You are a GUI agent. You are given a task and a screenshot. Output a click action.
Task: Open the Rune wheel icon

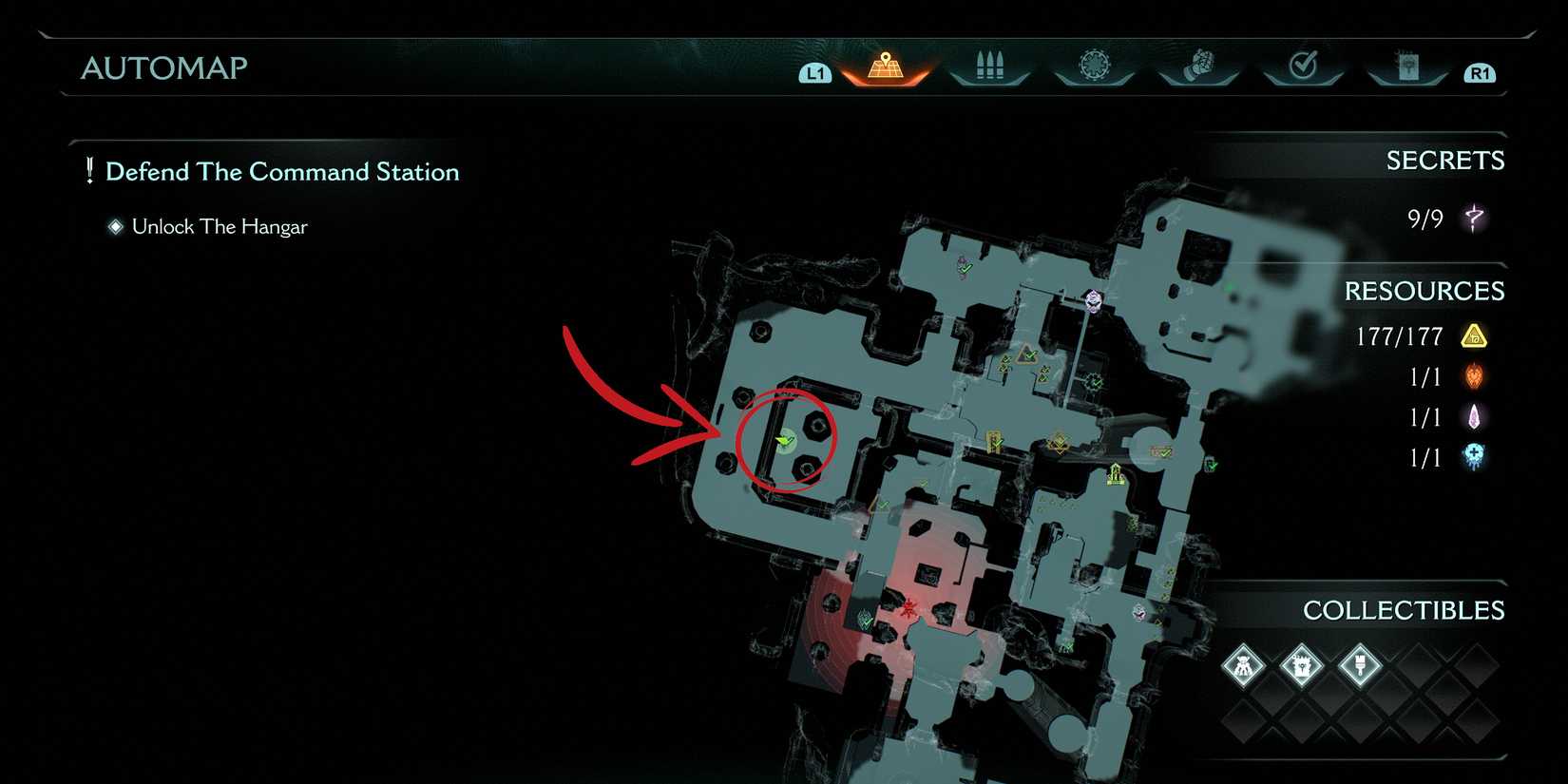(x=1093, y=62)
